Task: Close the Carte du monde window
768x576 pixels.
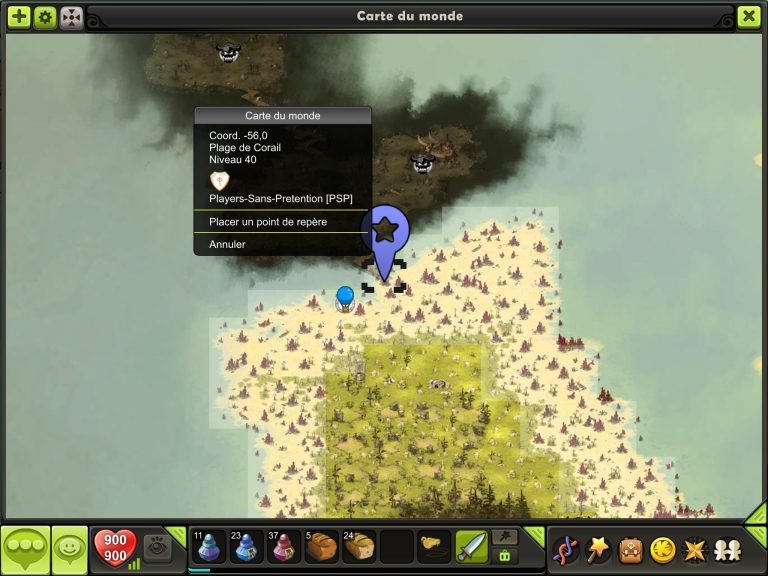Action: 749,17
